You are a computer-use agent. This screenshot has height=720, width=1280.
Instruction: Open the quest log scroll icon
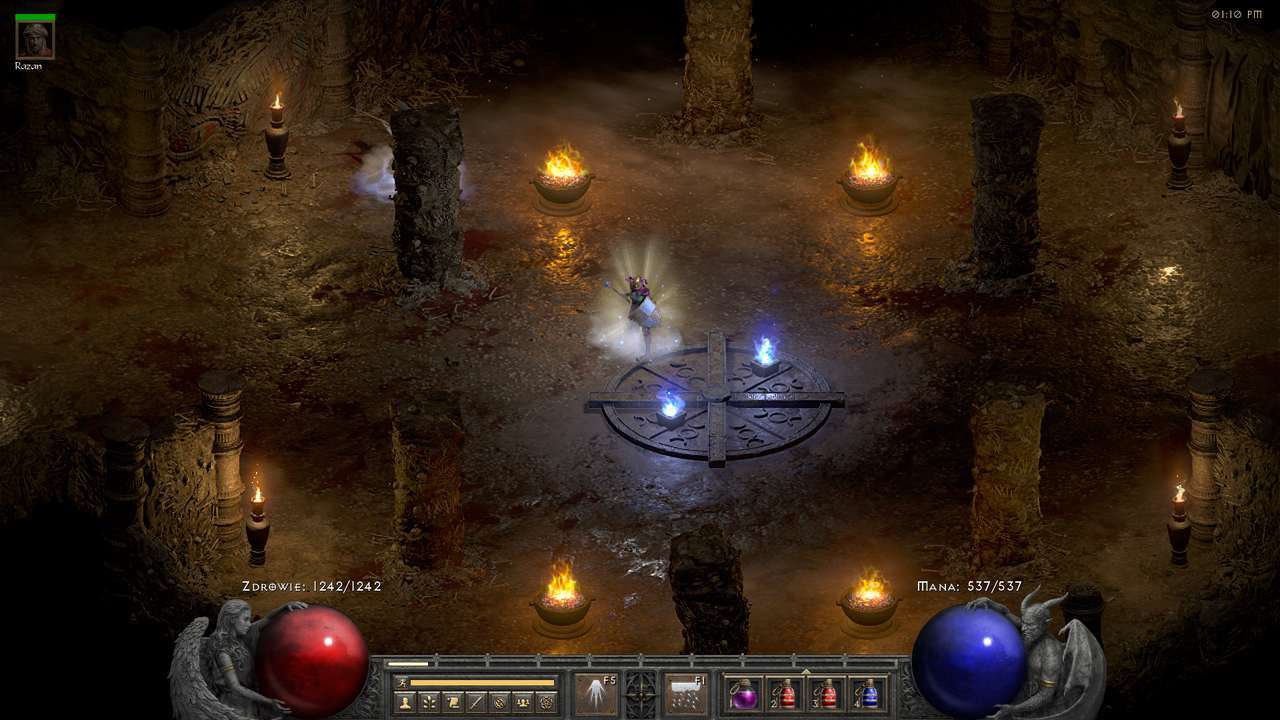452,702
